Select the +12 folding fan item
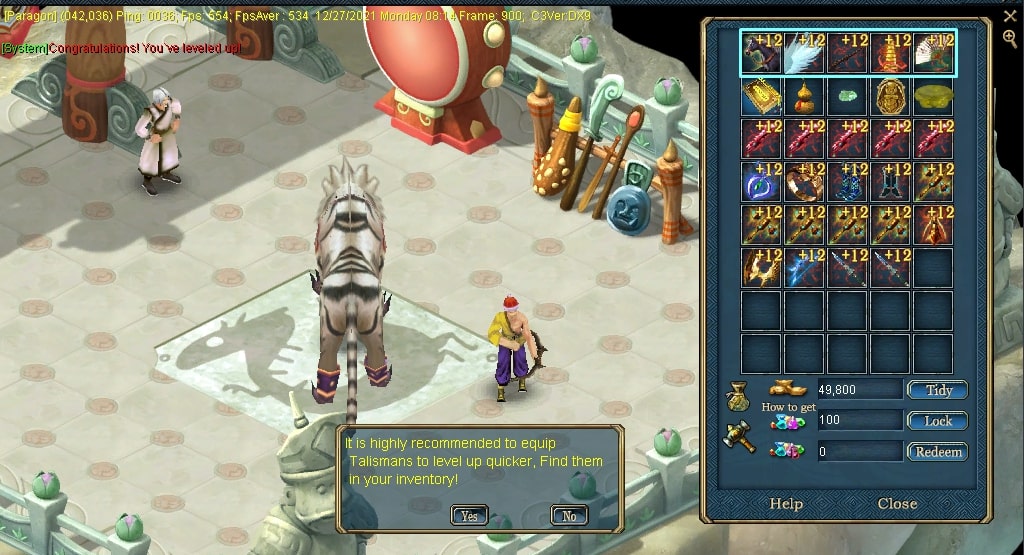The image size is (1024, 555). point(933,54)
